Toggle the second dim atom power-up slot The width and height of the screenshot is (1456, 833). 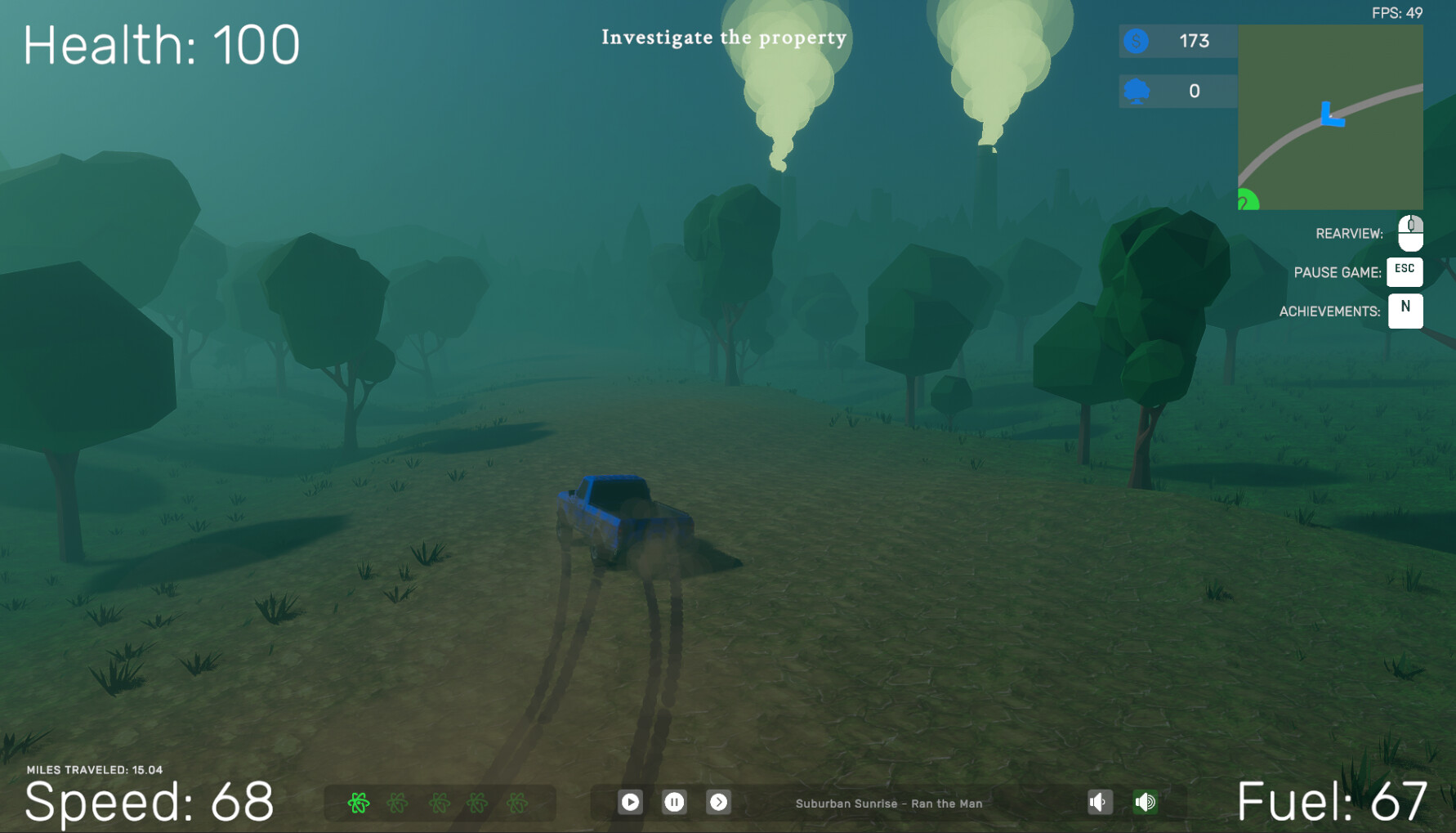(398, 804)
